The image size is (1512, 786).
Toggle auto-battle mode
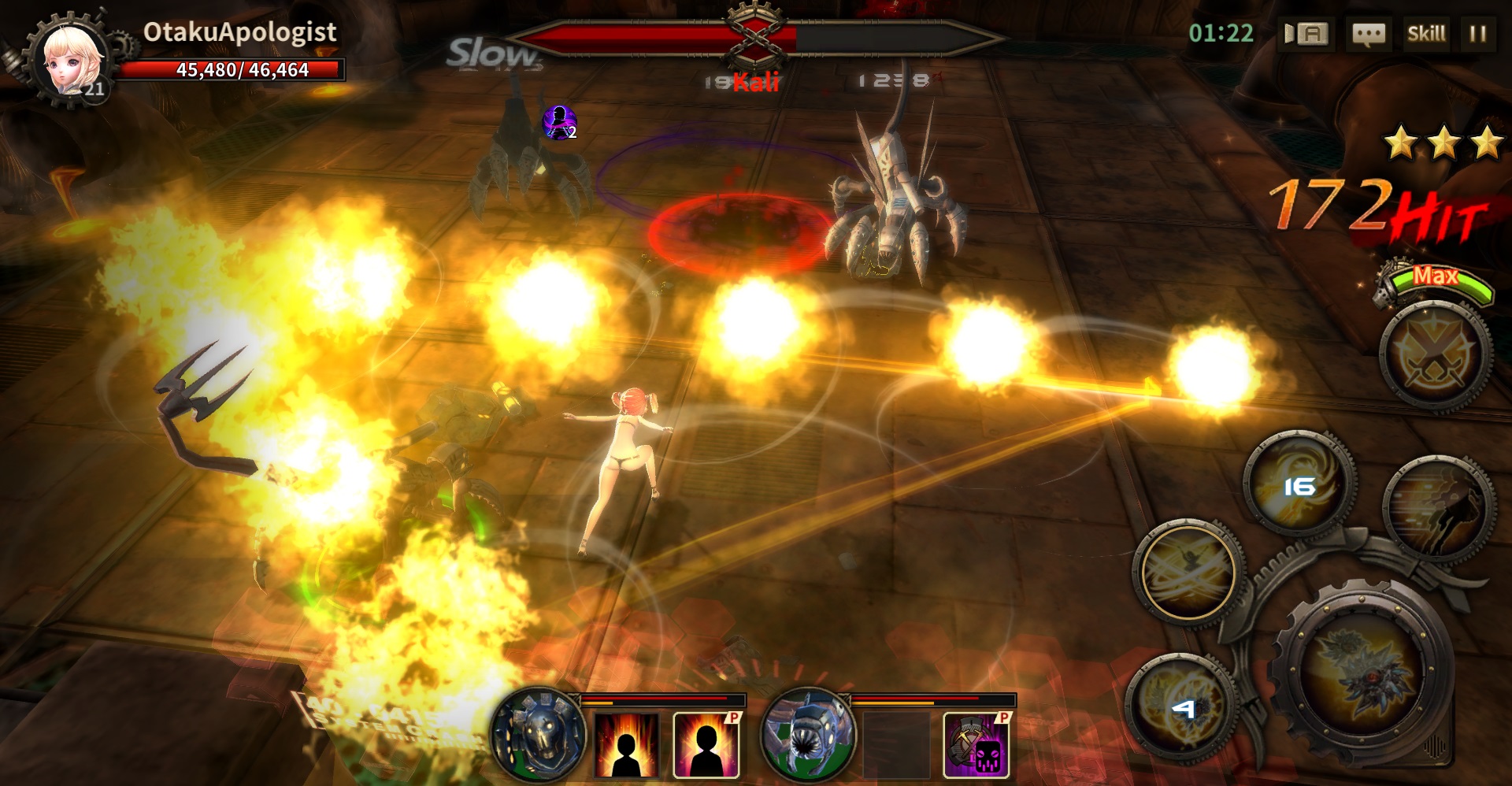tap(1306, 34)
